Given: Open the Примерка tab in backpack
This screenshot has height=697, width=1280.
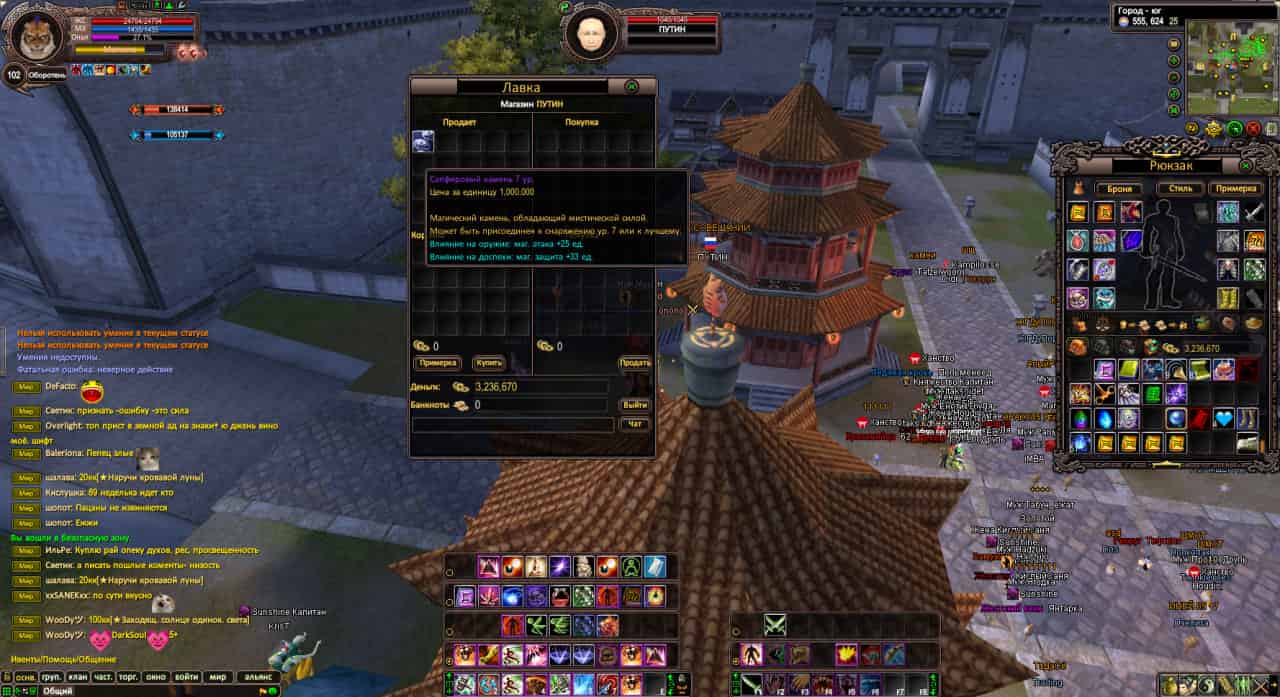Looking at the screenshot, I should (1236, 188).
